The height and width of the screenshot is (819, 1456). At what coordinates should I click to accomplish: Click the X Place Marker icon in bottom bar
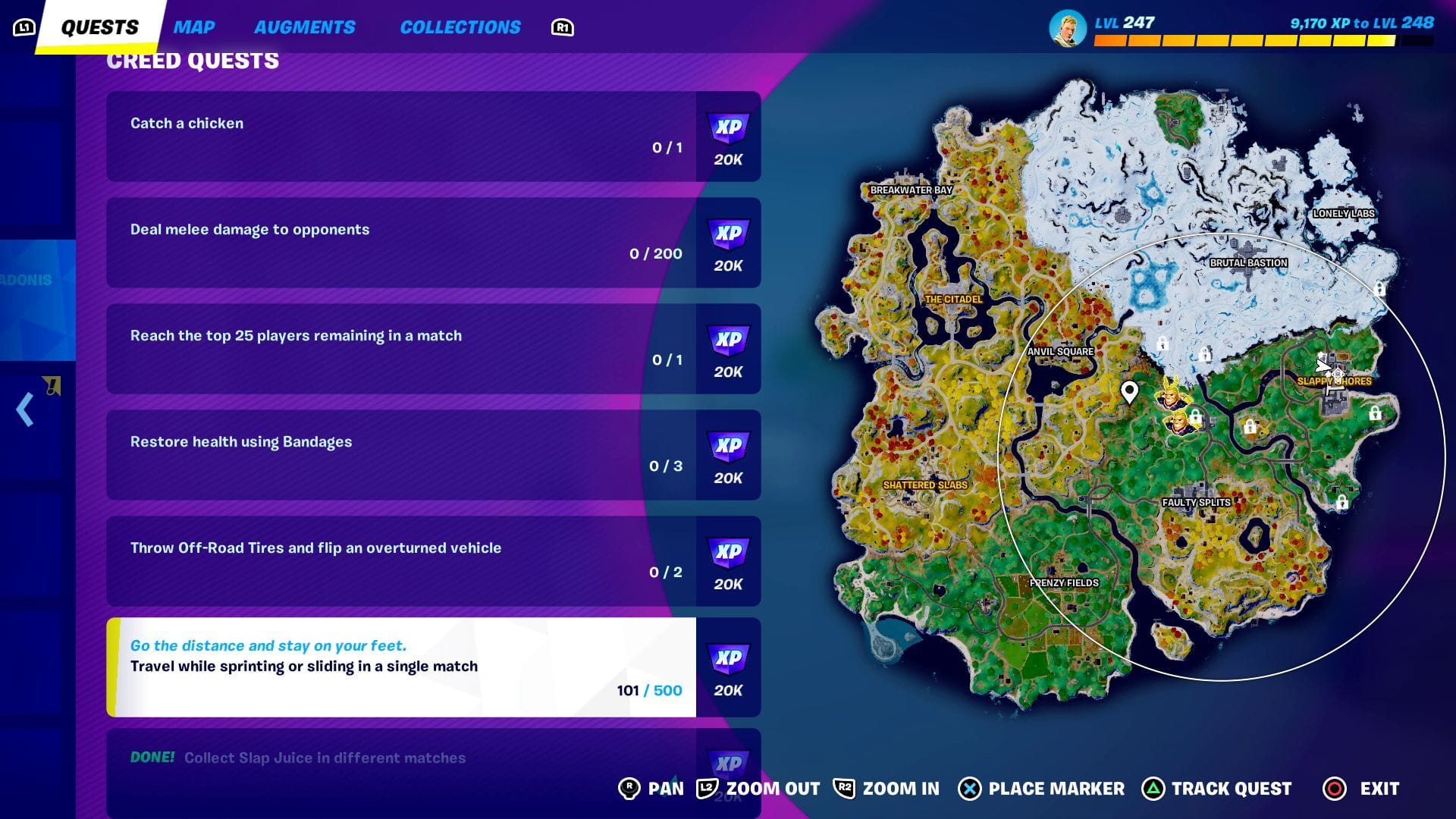(969, 789)
